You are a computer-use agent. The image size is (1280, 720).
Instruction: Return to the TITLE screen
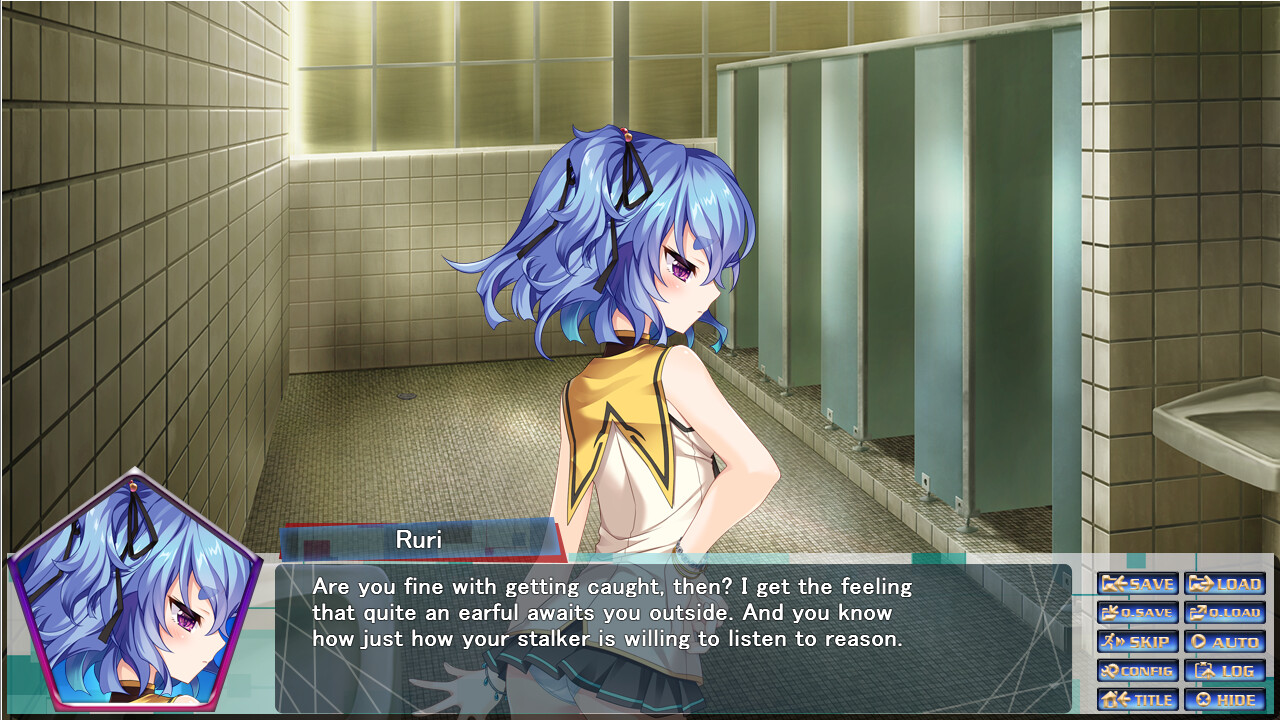point(1138,700)
